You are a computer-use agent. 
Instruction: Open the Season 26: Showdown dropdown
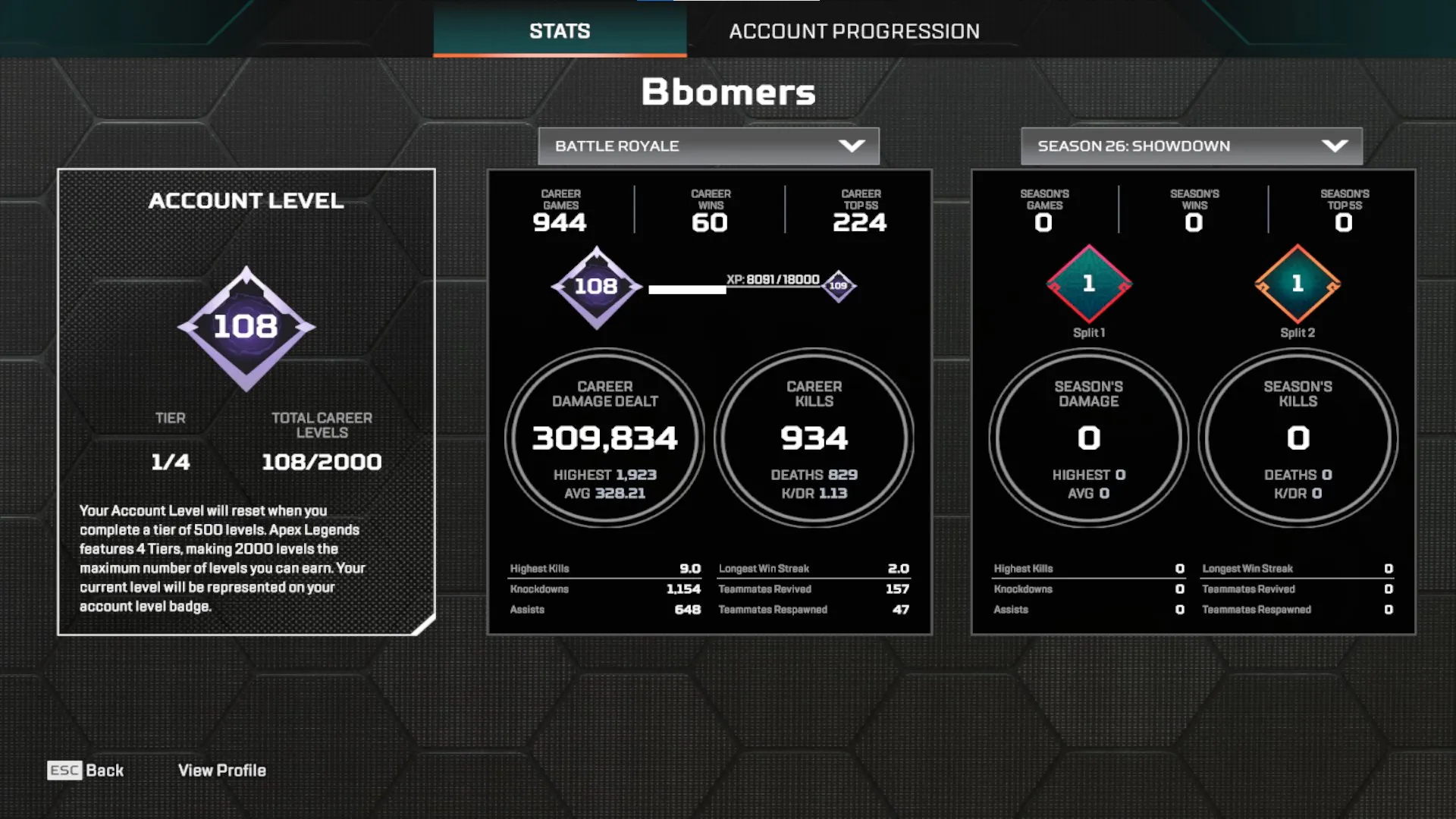point(1191,146)
